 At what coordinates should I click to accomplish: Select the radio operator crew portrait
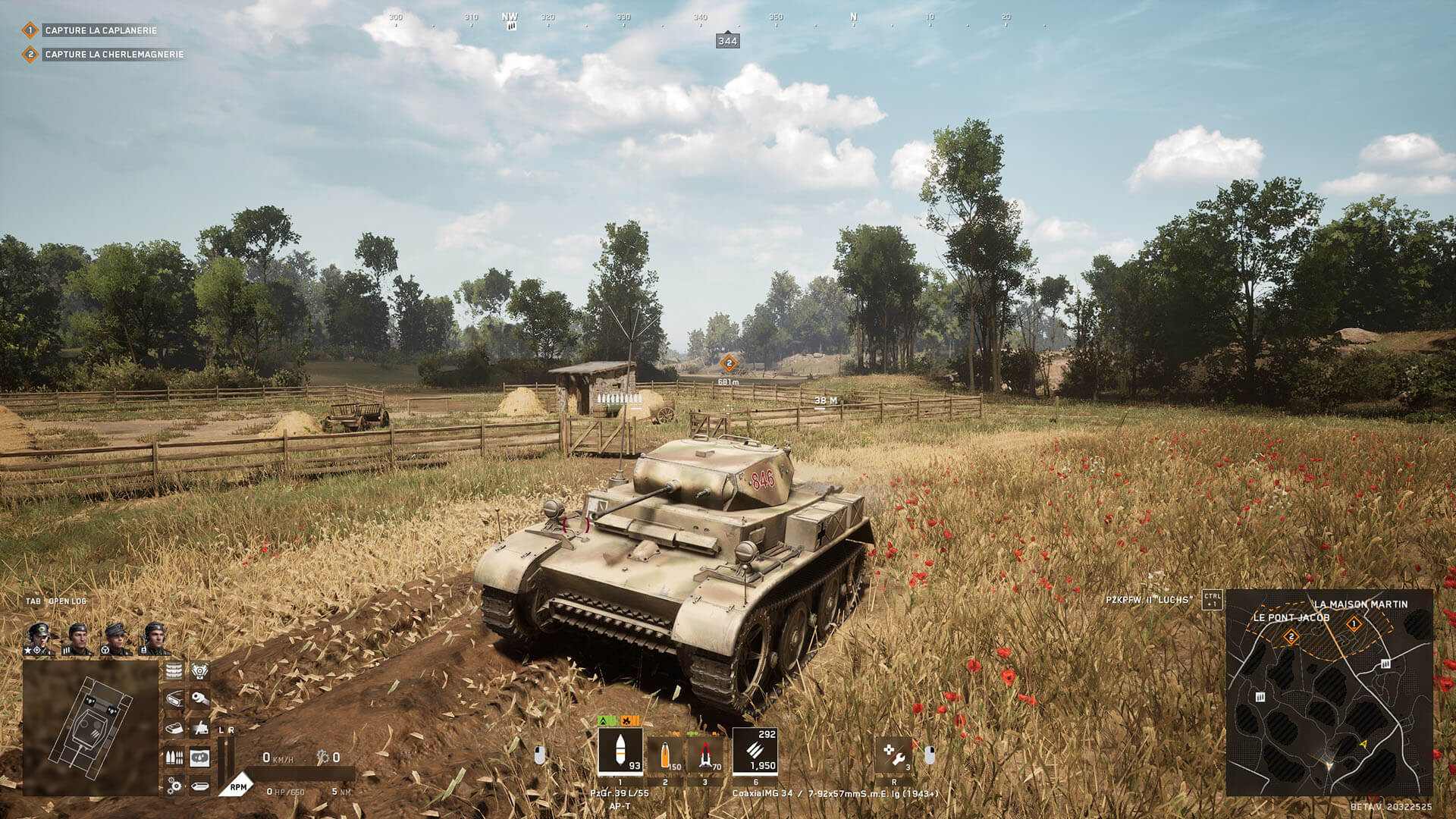154,639
